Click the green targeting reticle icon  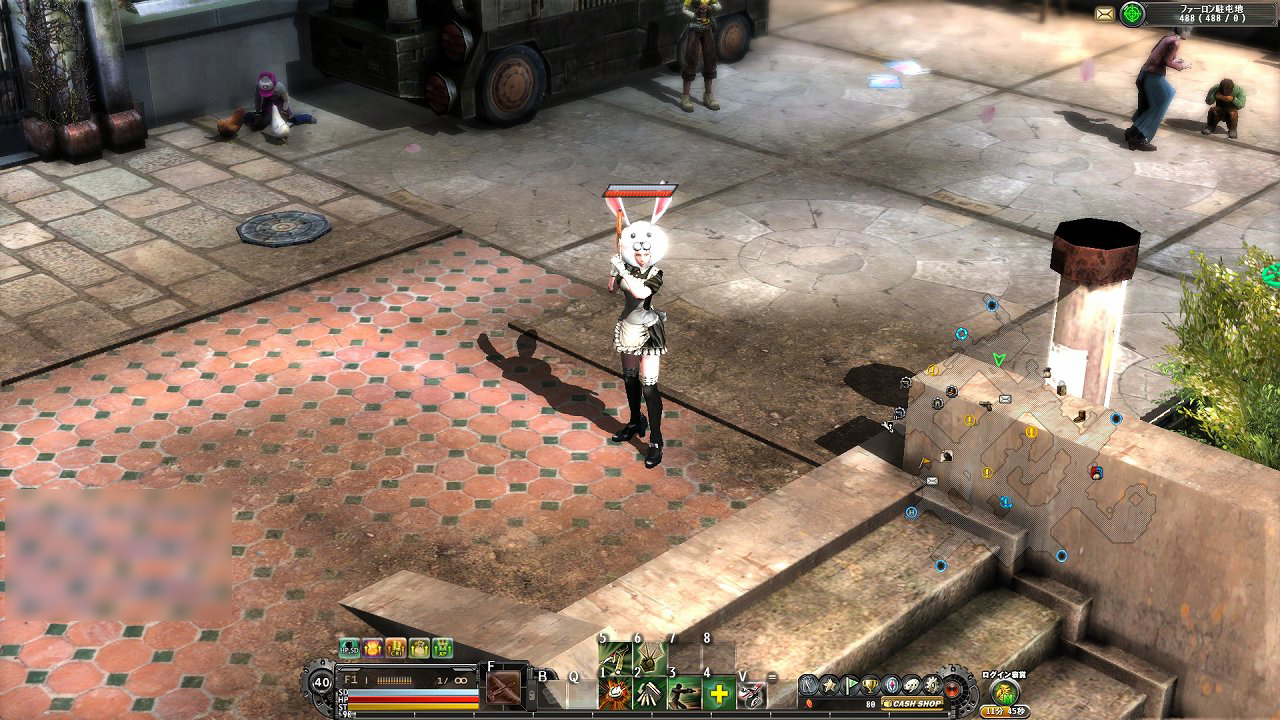tap(1131, 14)
